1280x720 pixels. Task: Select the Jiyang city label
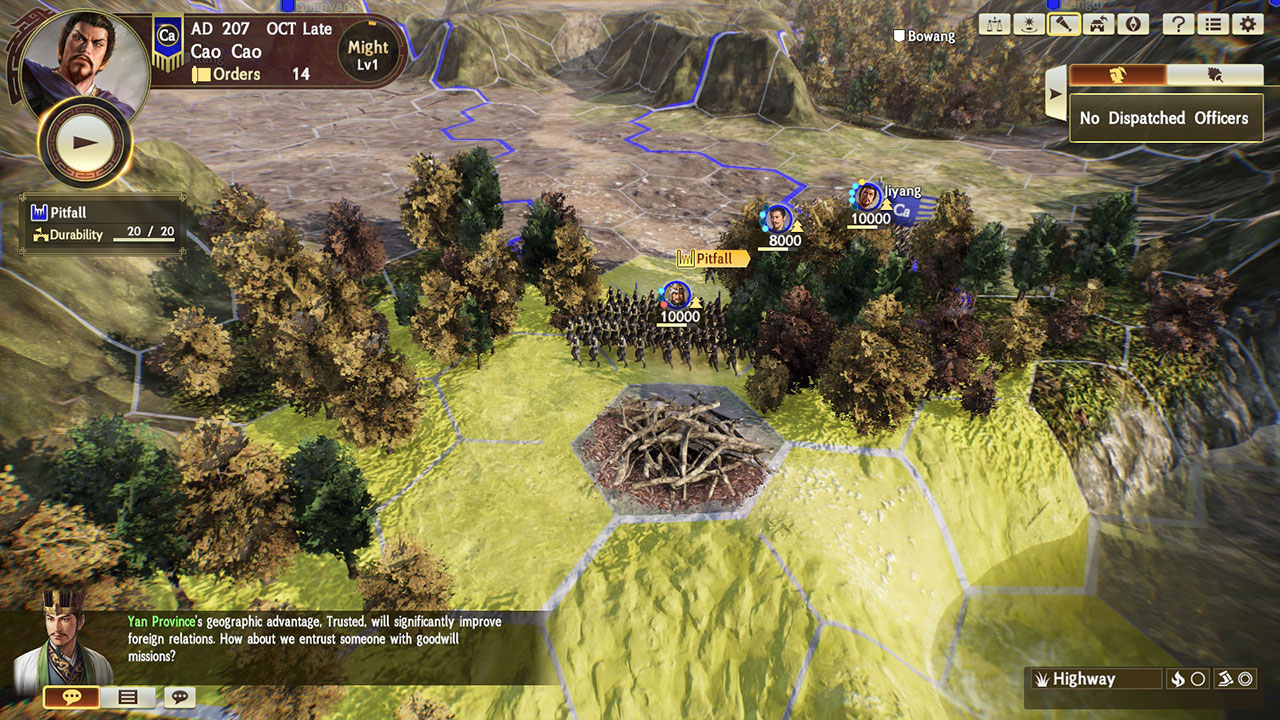[x=902, y=191]
